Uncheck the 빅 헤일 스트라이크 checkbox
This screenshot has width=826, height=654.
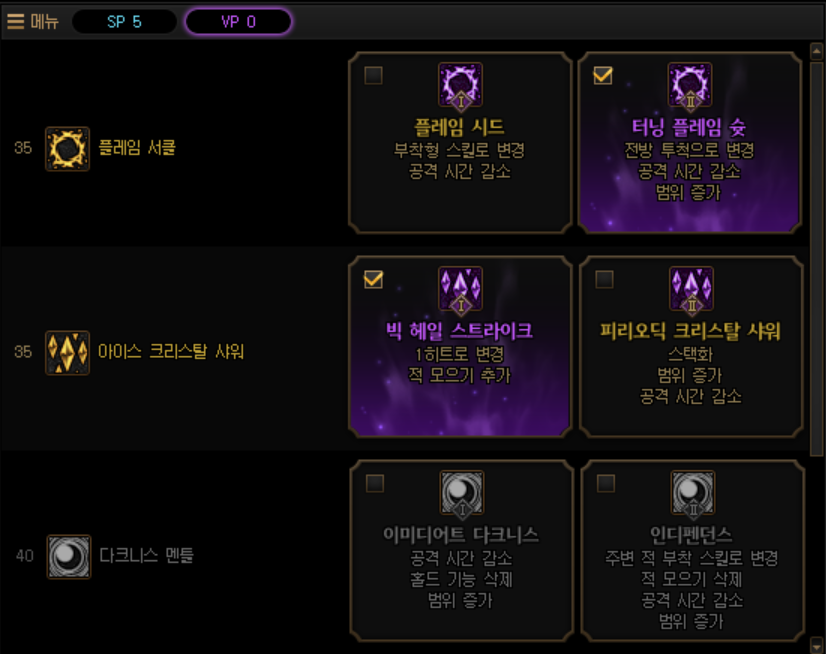[374, 280]
